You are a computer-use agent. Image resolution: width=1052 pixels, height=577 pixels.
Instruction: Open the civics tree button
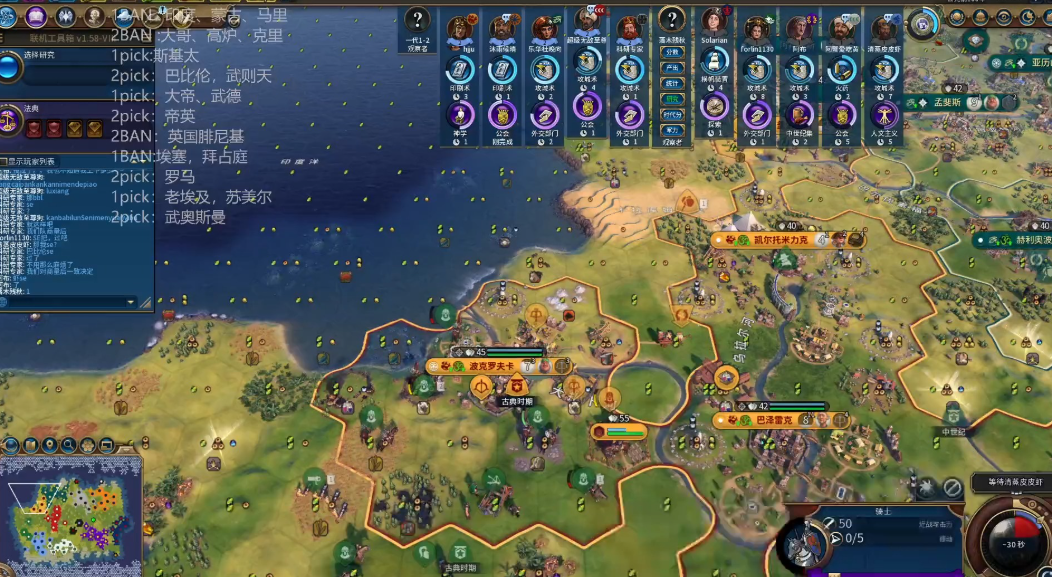(x=37, y=16)
